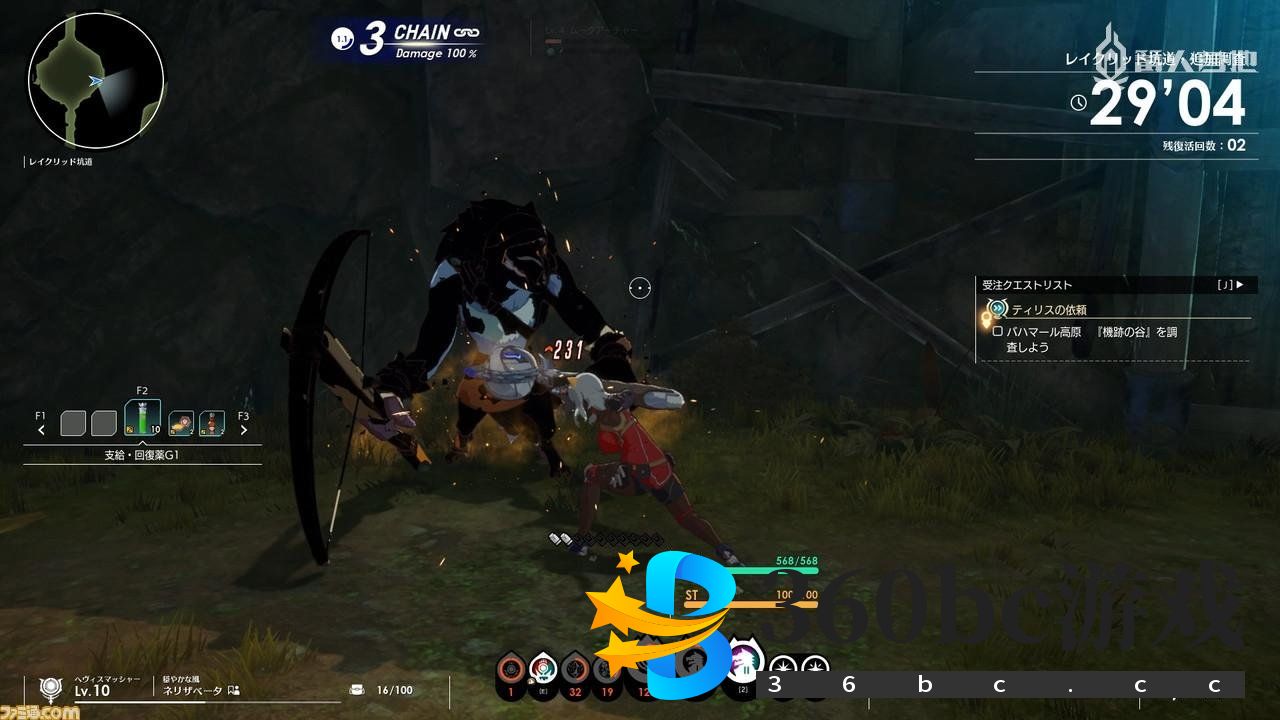Screen dimensions: 1280x720
Task: Toggle the バハマール高原 objective checkbox
Action: (997, 331)
